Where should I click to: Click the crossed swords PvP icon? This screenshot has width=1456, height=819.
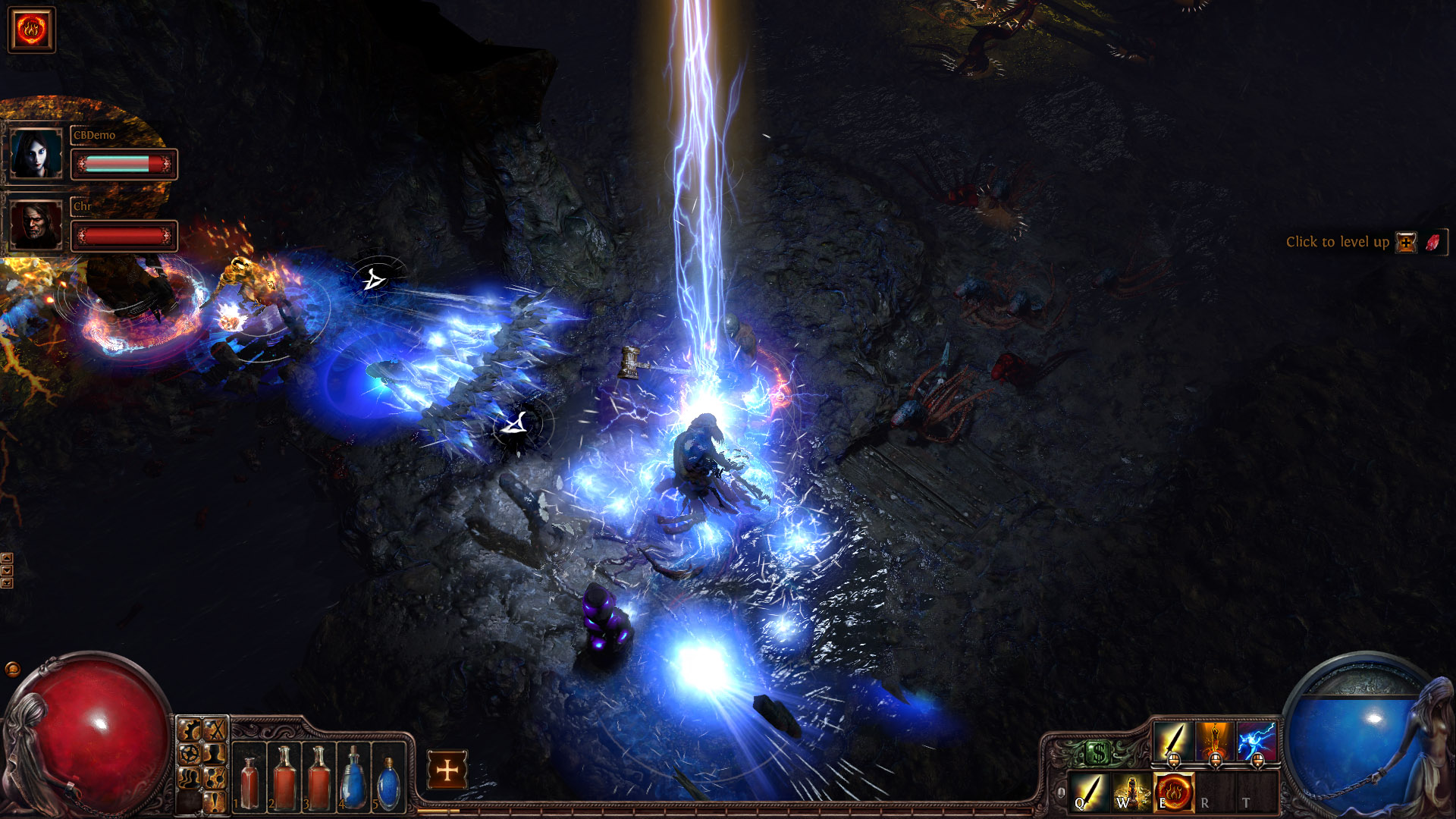click(x=215, y=729)
